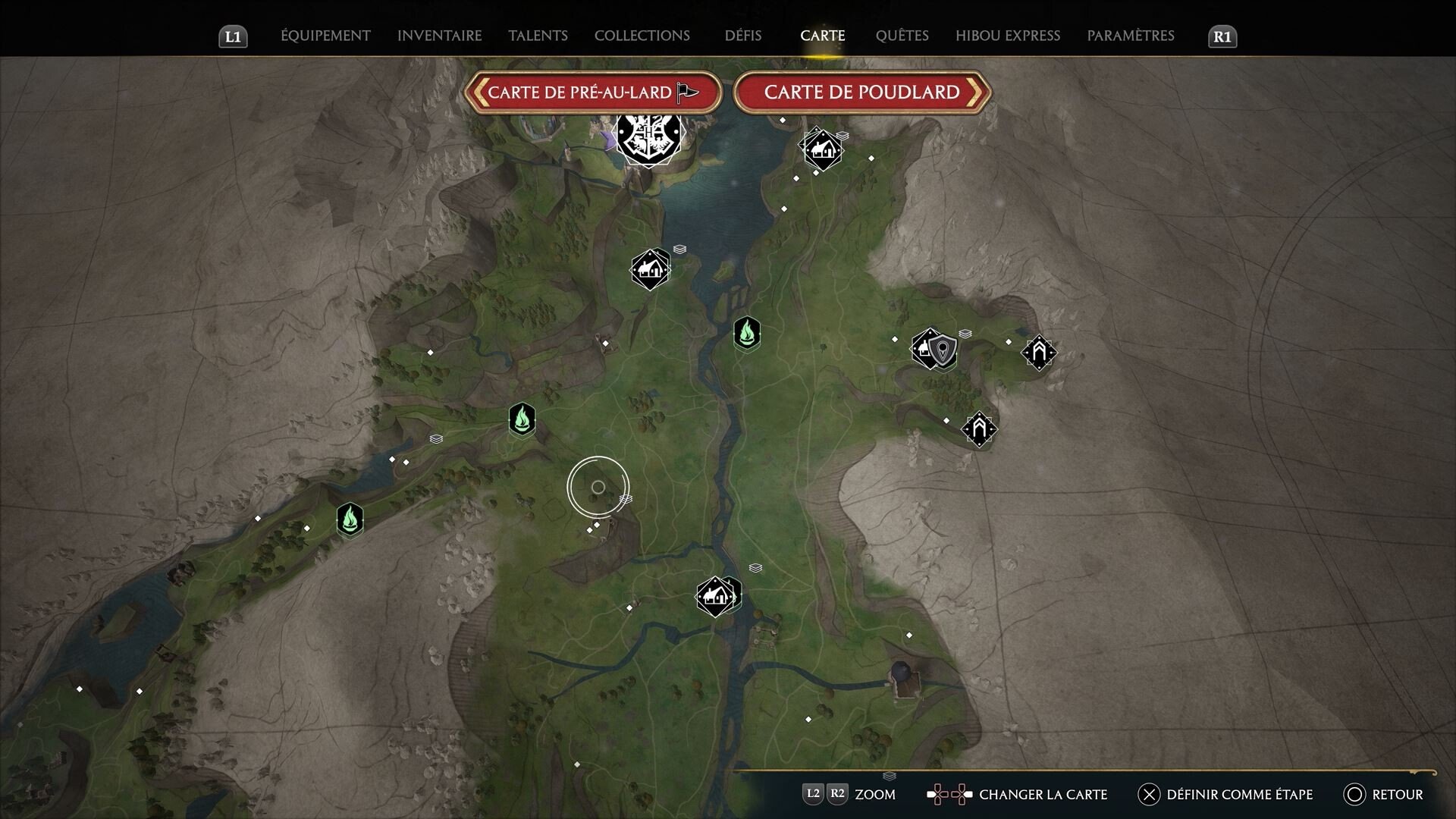Image resolution: width=1456 pixels, height=819 pixels.
Task: Click the hamlet house icon north of the river
Action: point(650,268)
